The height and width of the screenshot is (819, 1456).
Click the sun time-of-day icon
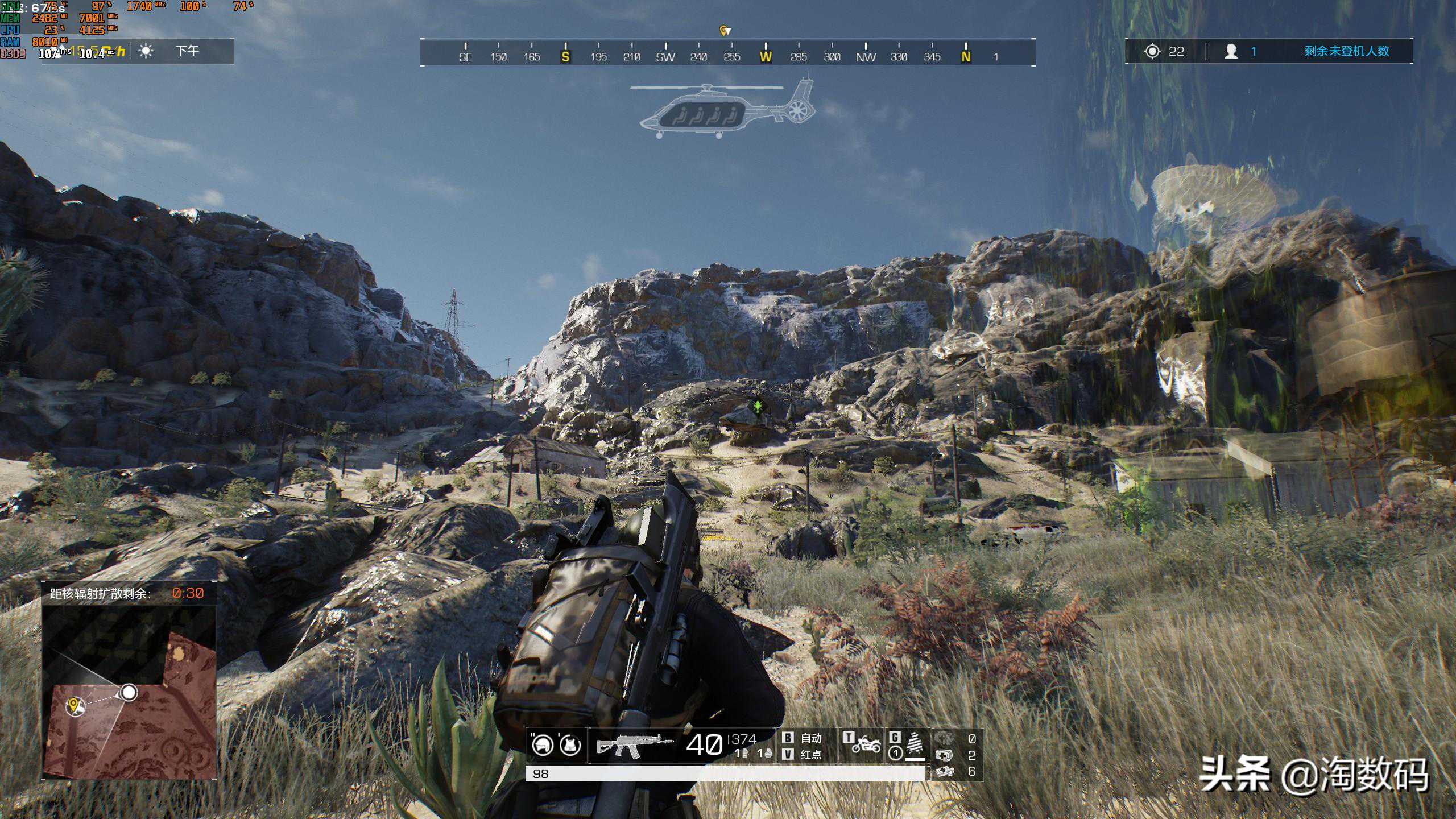[146, 51]
